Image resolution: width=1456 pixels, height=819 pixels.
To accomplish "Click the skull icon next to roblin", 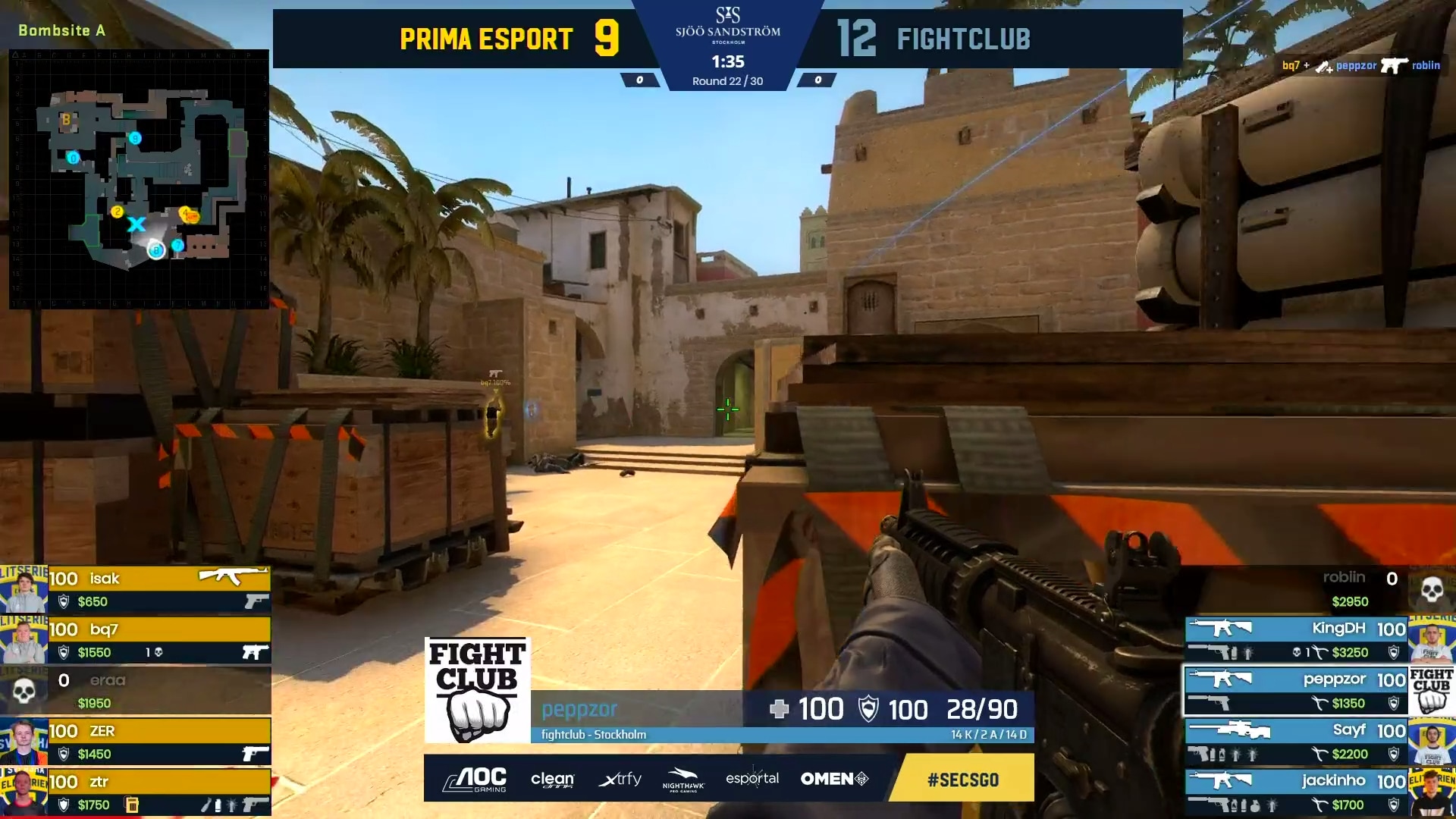I will (x=1431, y=590).
